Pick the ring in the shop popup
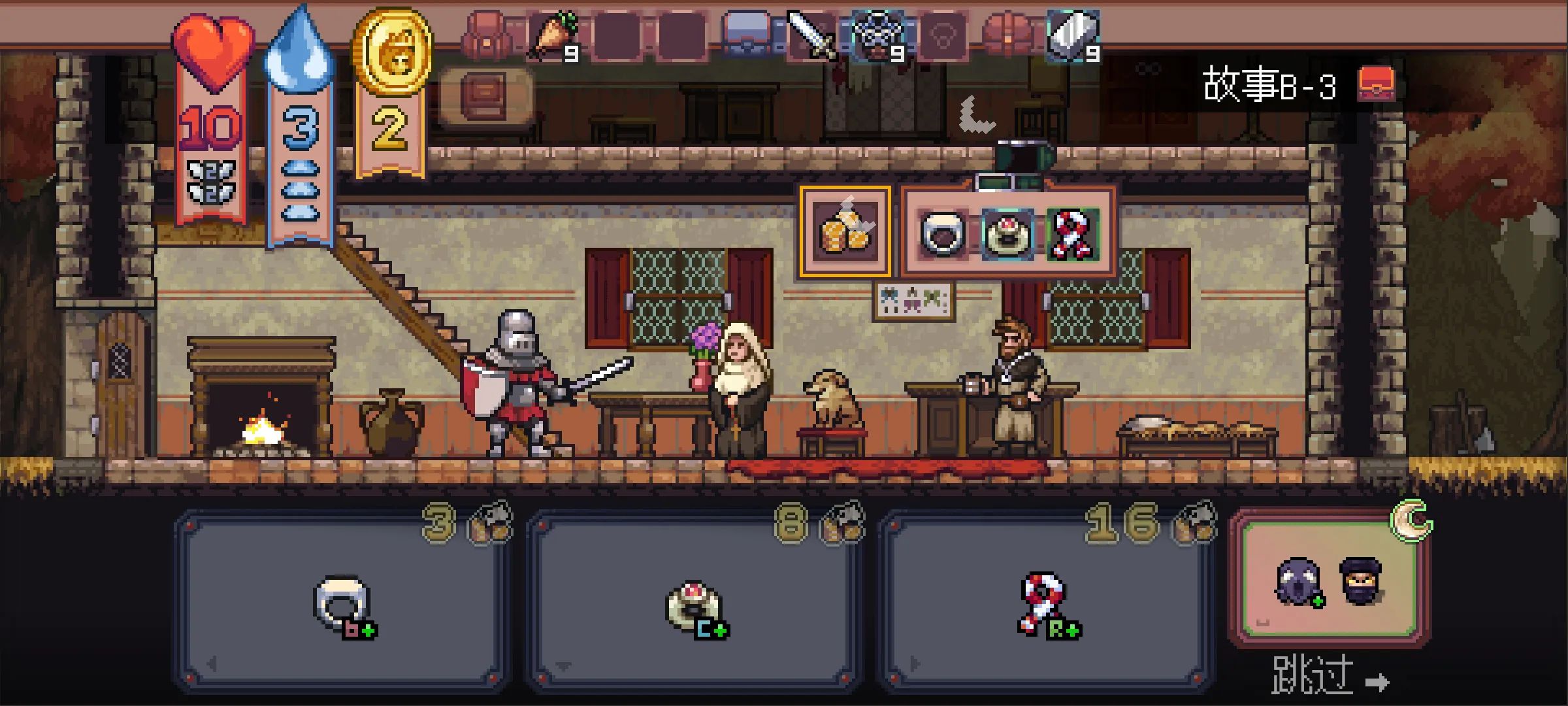This screenshot has height=706, width=1568. coord(942,233)
